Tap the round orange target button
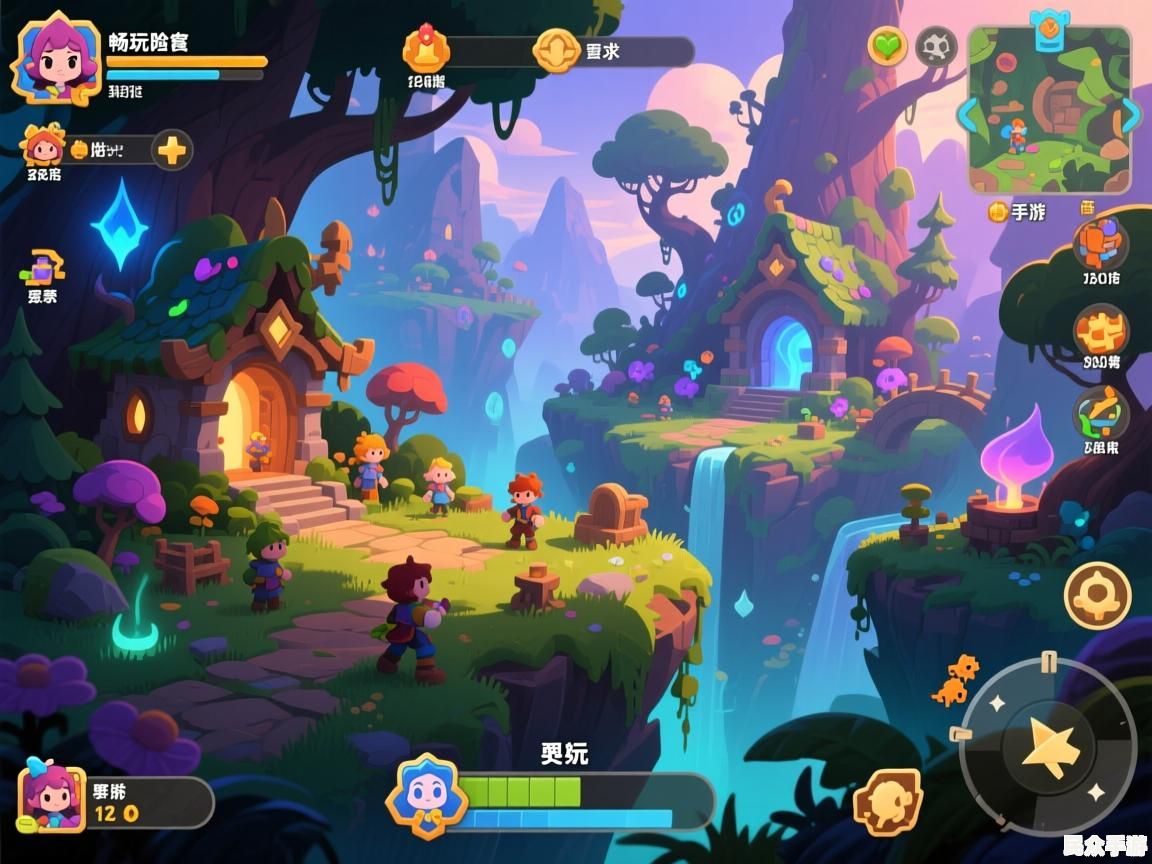Screen dimensions: 1152x864 1097,595
